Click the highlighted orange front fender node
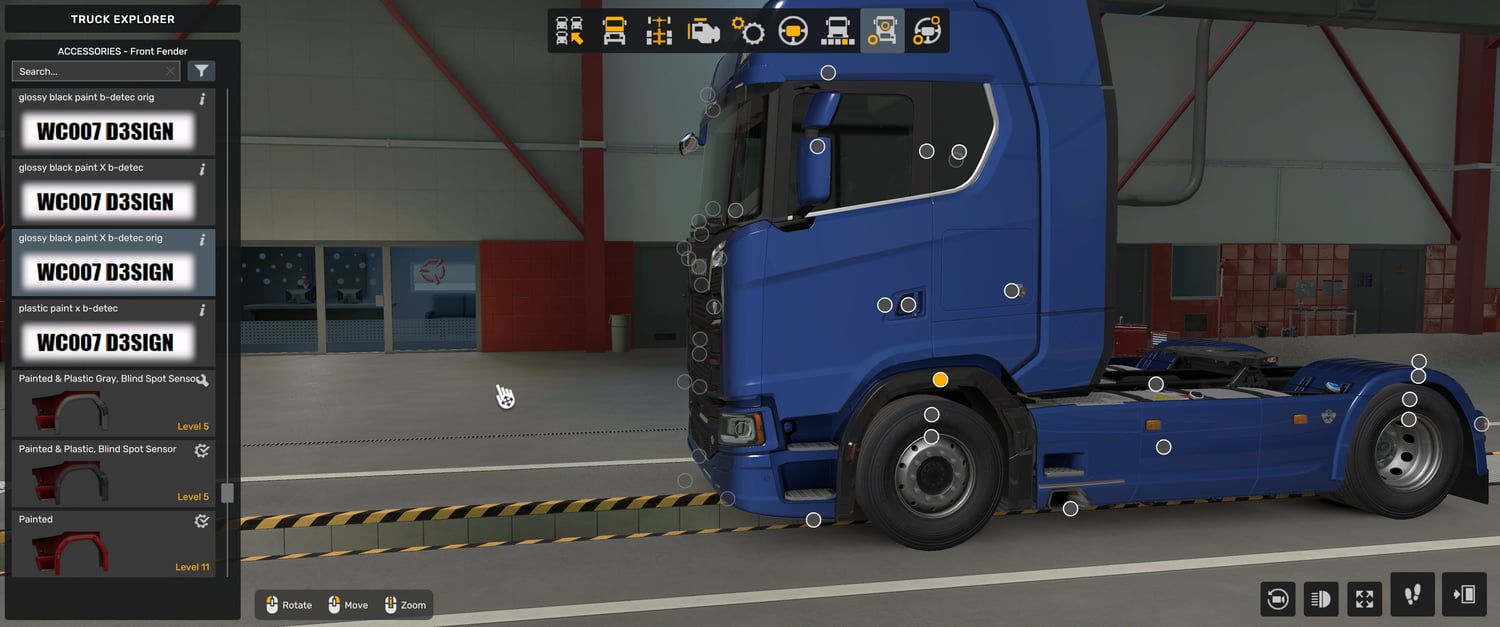The image size is (1500, 627). point(940,380)
